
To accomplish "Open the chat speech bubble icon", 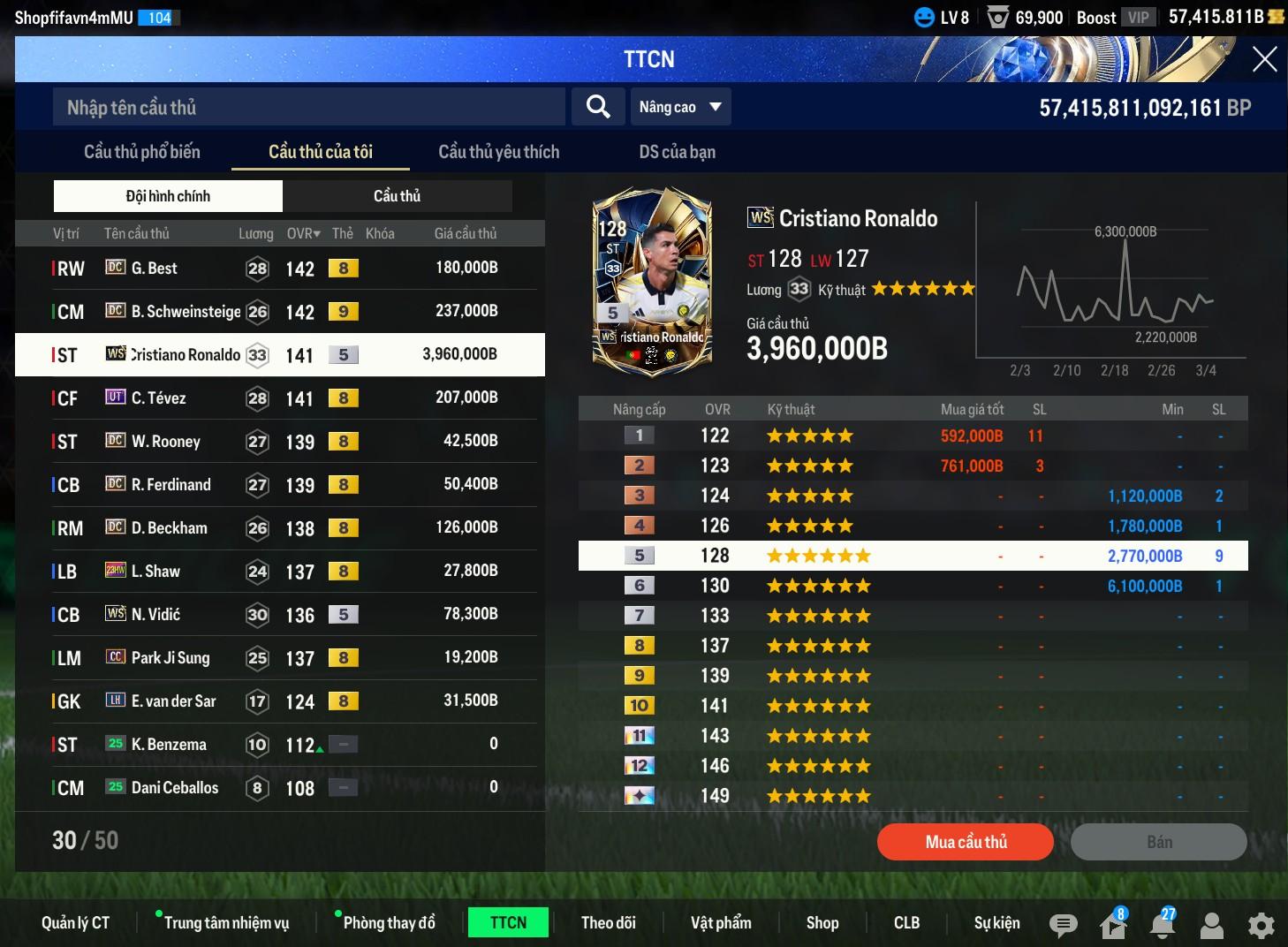I will [1063, 924].
